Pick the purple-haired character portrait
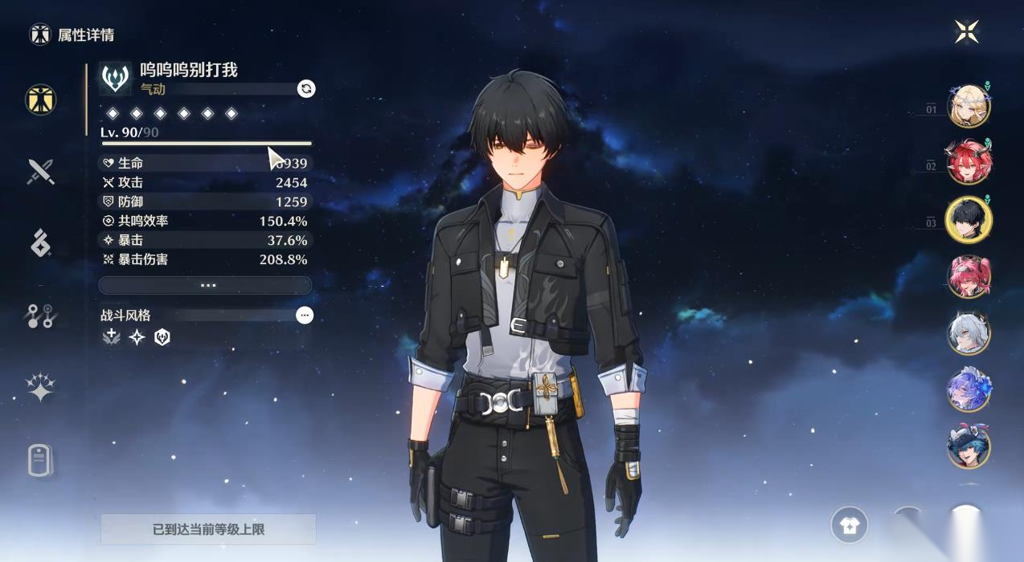Image resolution: width=1024 pixels, height=562 pixels. pyautogui.click(x=968, y=390)
